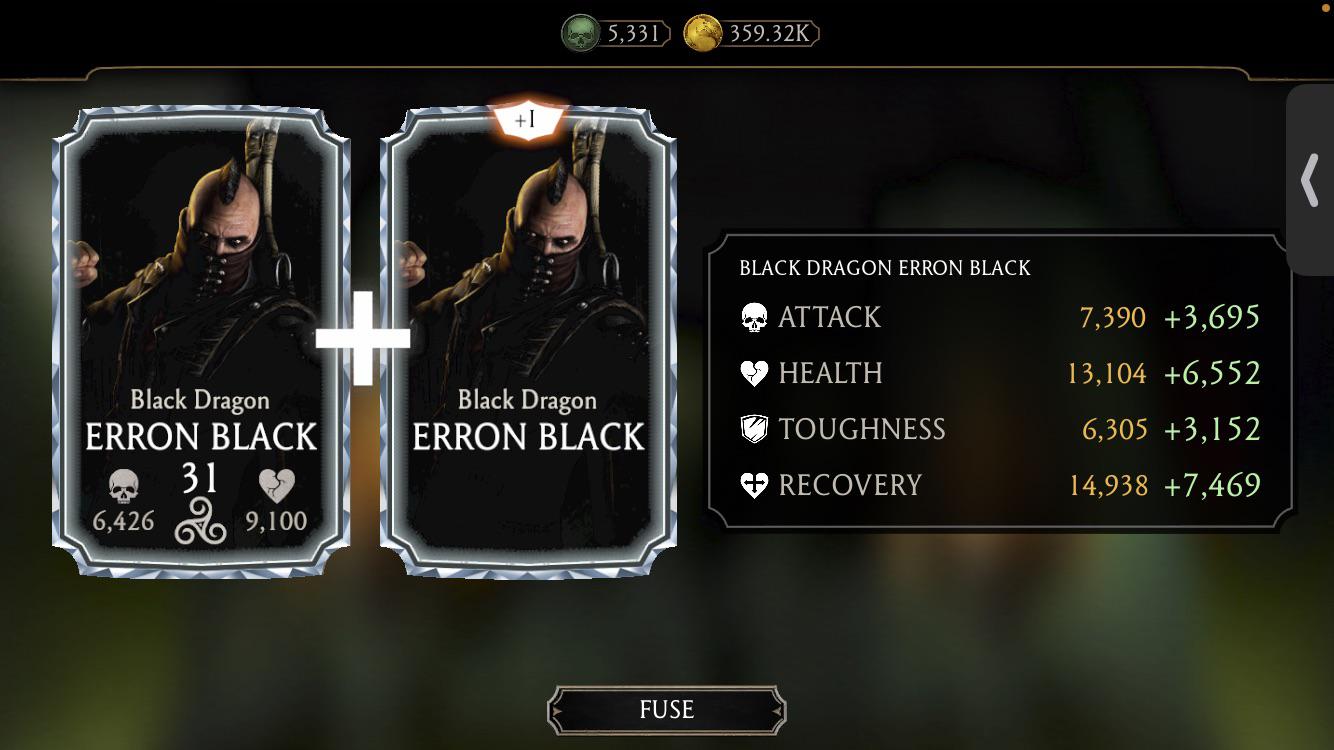Click the TOUGHNESS shield icon

tap(754, 429)
